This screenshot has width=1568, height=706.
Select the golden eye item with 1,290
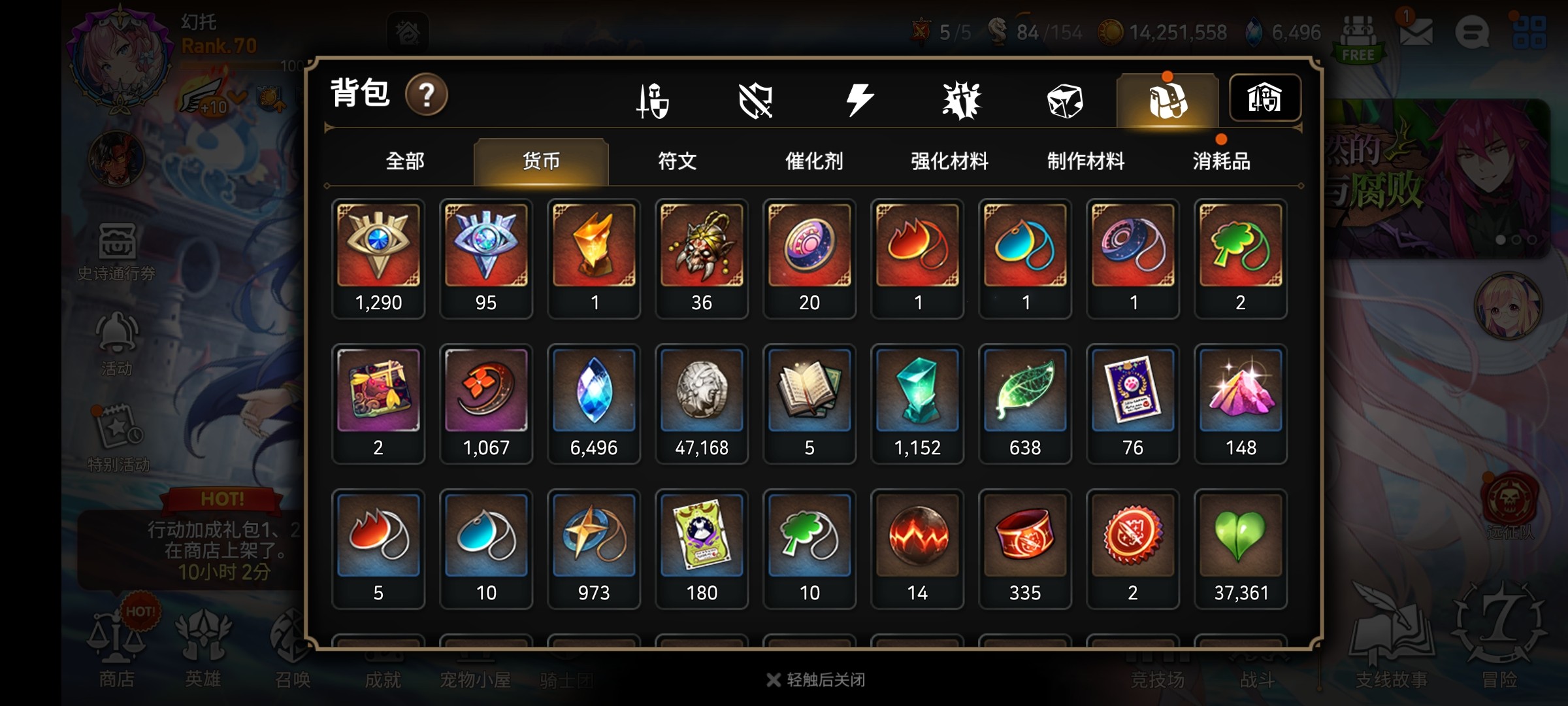pyautogui.click(x=378, y=258)
